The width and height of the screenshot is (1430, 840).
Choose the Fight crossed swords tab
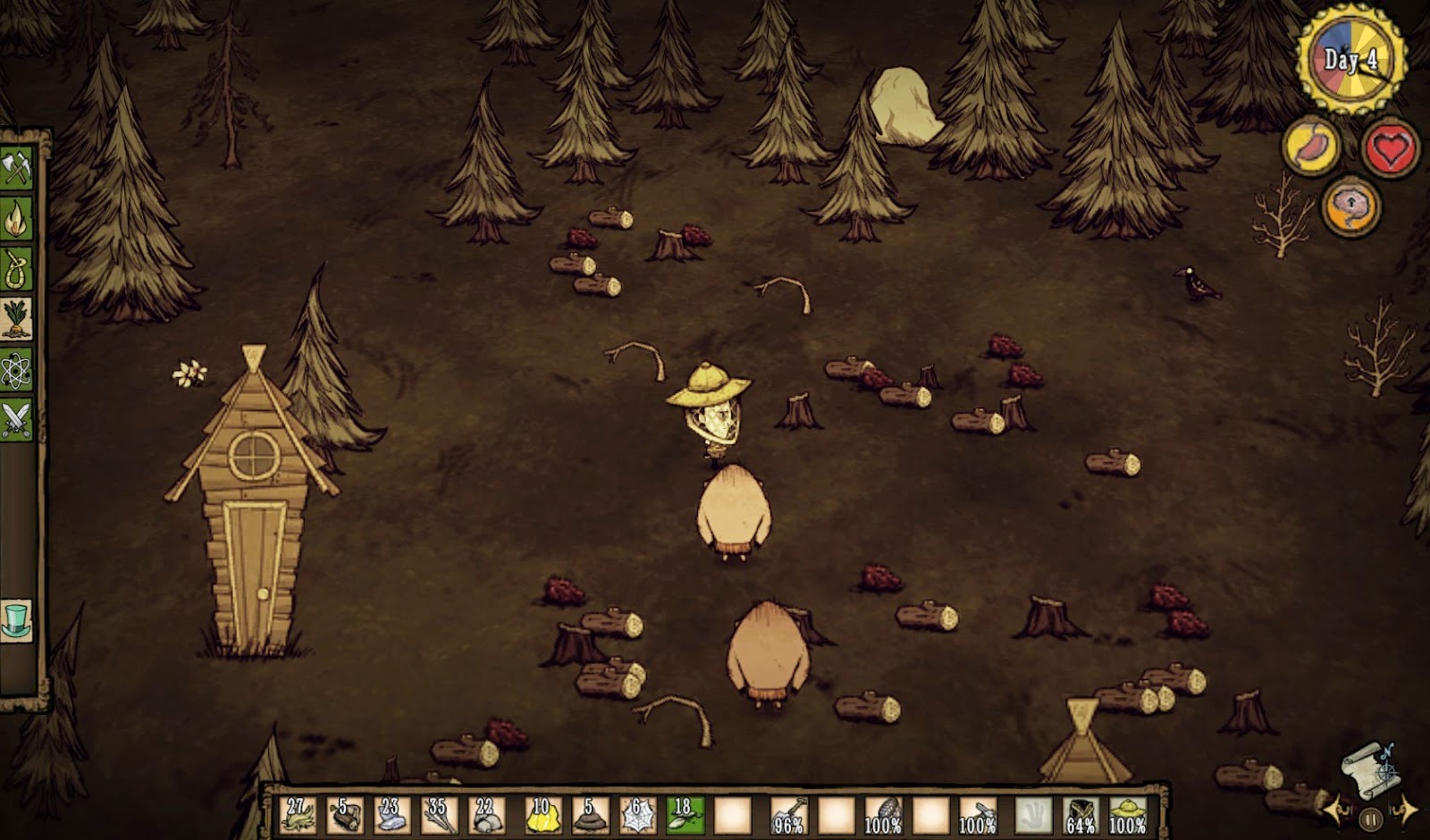[x=16, y=419]
